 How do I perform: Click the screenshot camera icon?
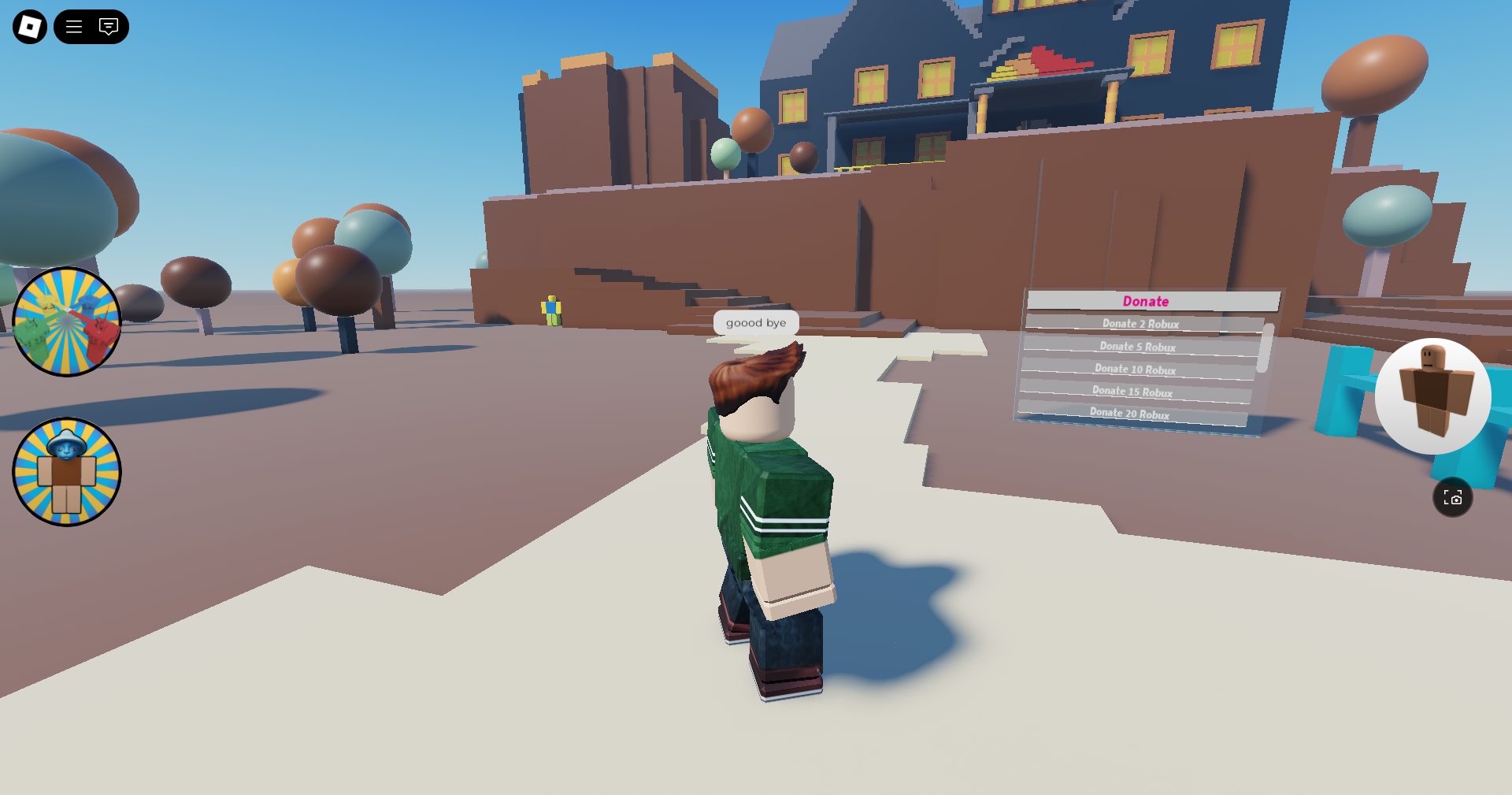(1454, 496)
